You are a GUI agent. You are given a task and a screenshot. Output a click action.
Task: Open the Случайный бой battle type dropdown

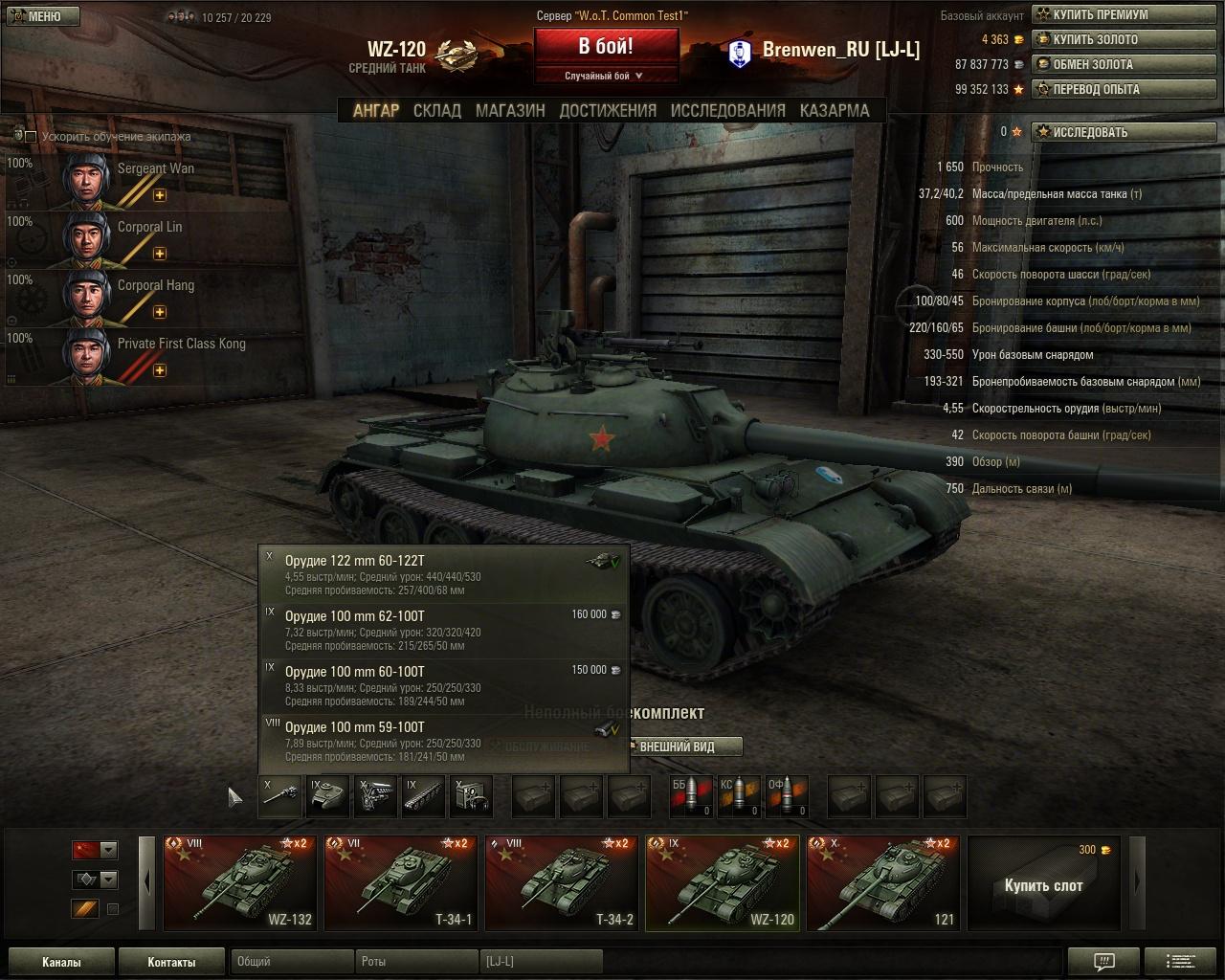click(606, 76)
